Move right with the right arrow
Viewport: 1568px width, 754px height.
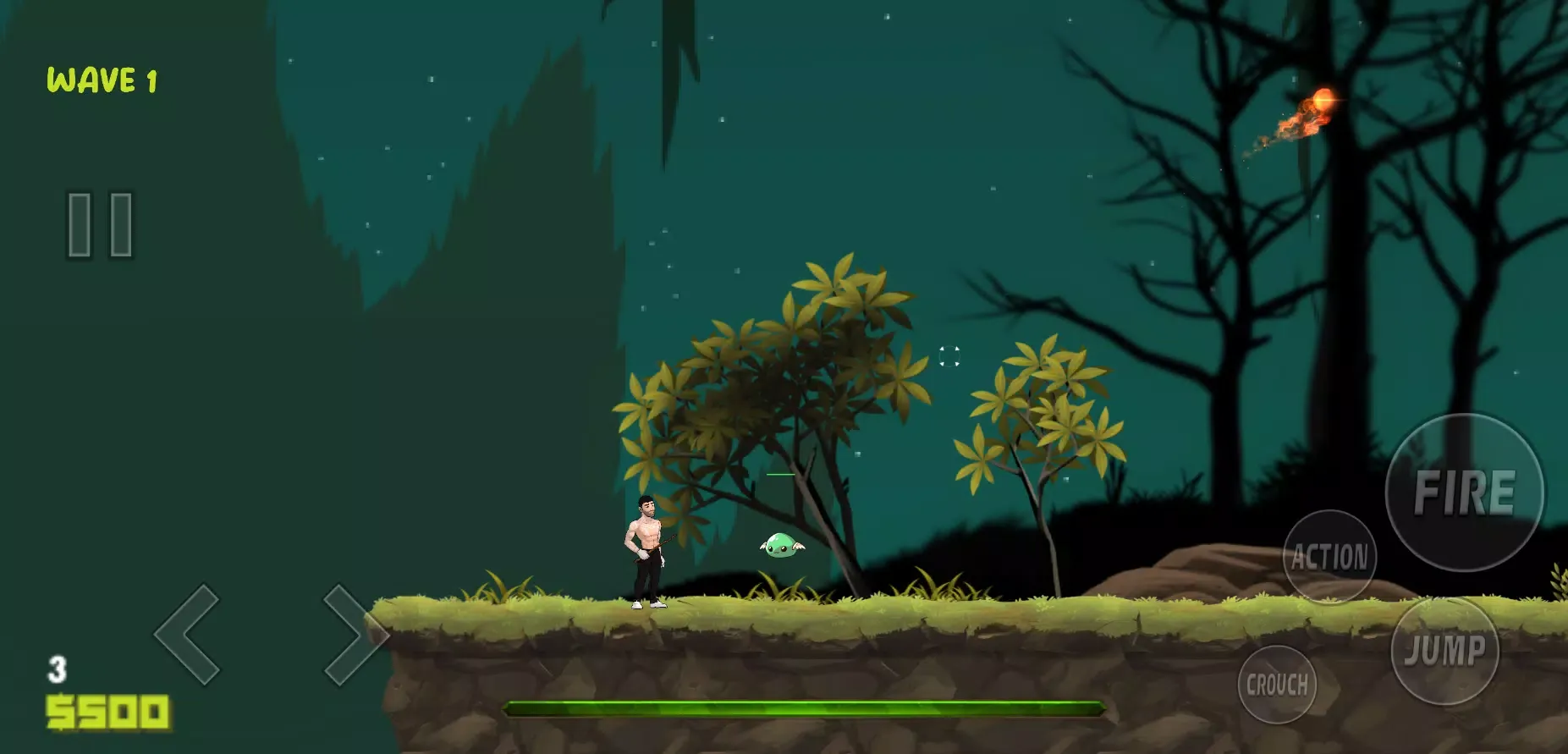tap(354, 634)
